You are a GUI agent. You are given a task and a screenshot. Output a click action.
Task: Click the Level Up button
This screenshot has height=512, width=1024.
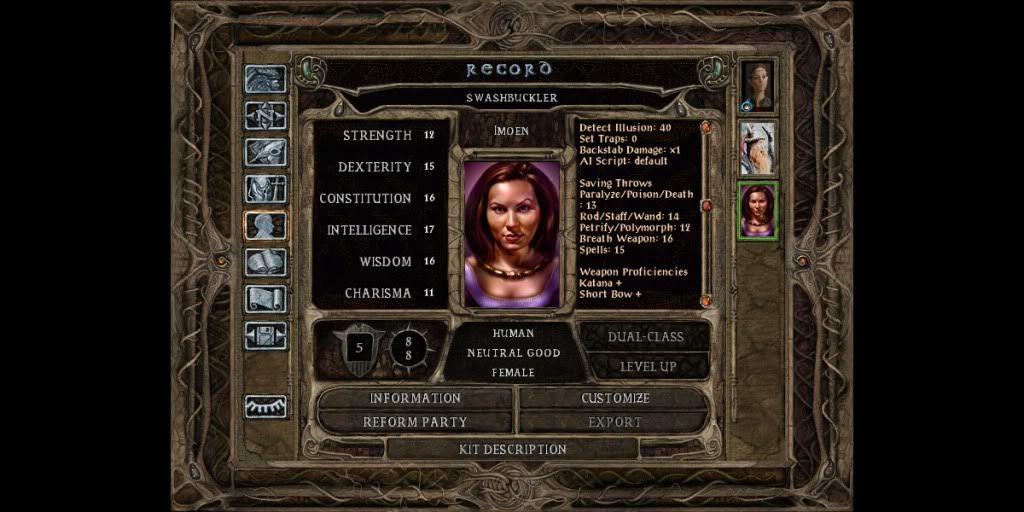[x=647, y=366]
